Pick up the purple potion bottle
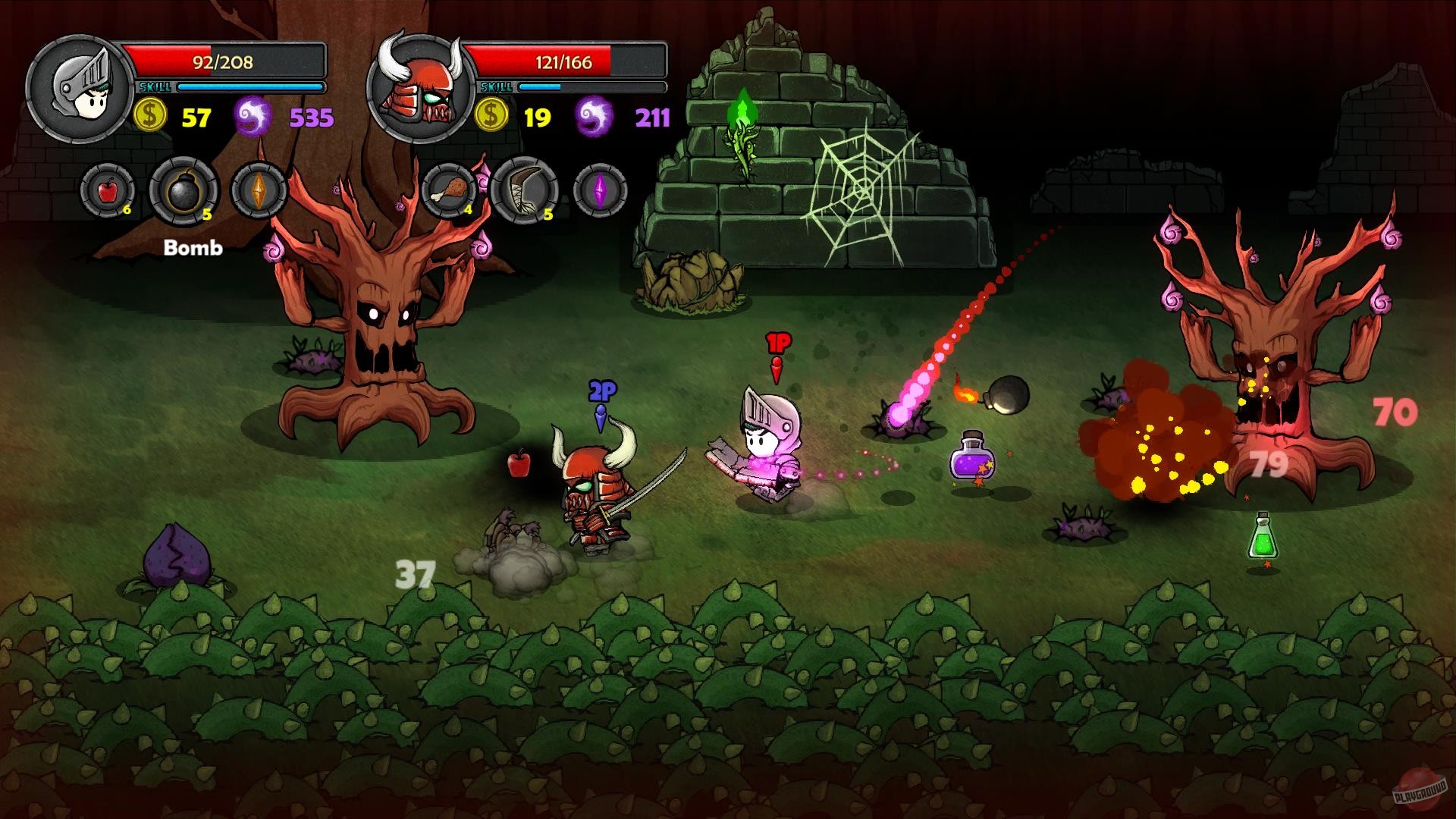Viewport: 1456px width, 819px height. click(972, 461)
